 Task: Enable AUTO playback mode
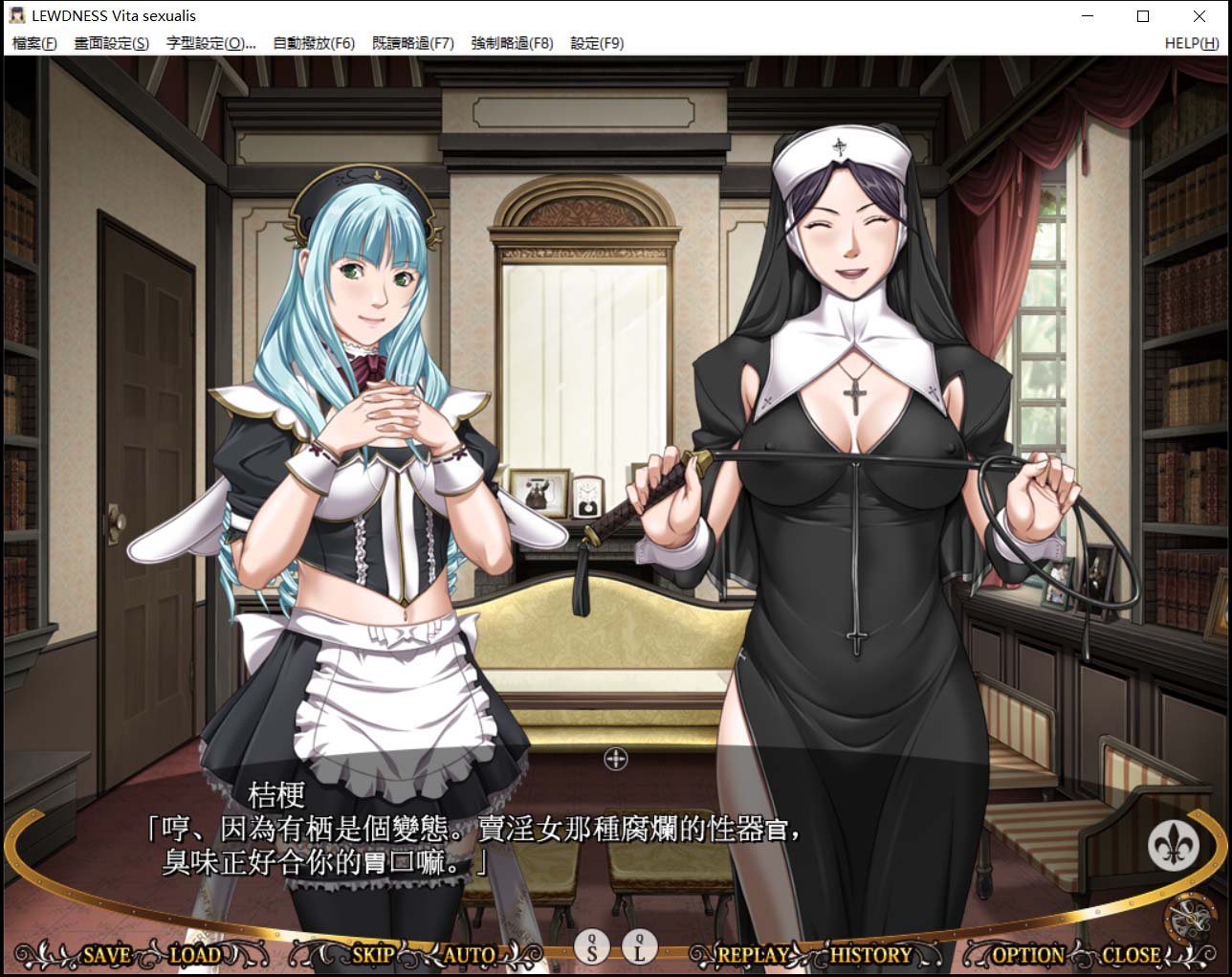click(470, 954)
